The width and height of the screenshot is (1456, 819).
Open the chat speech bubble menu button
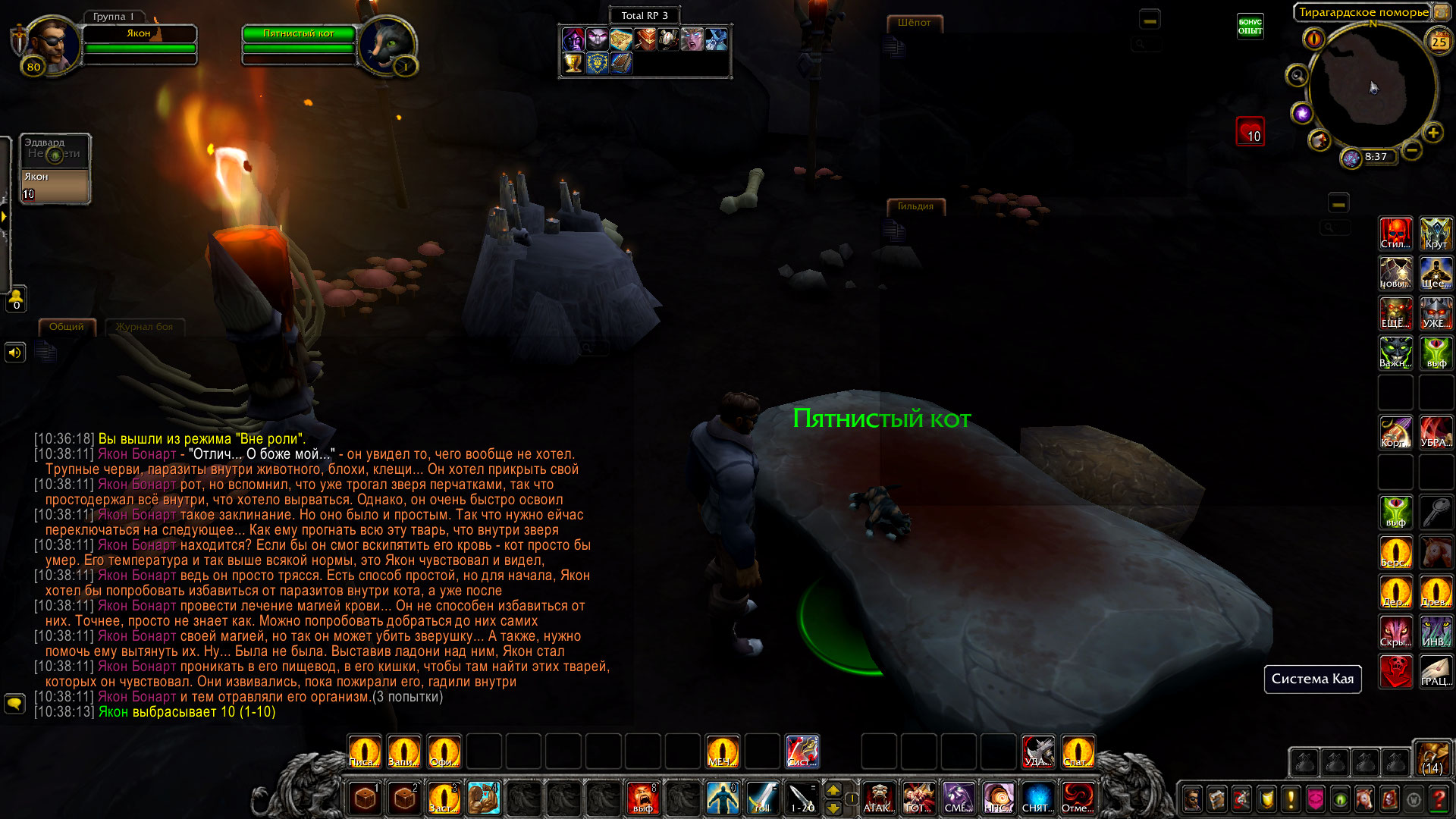click(14, 704)
